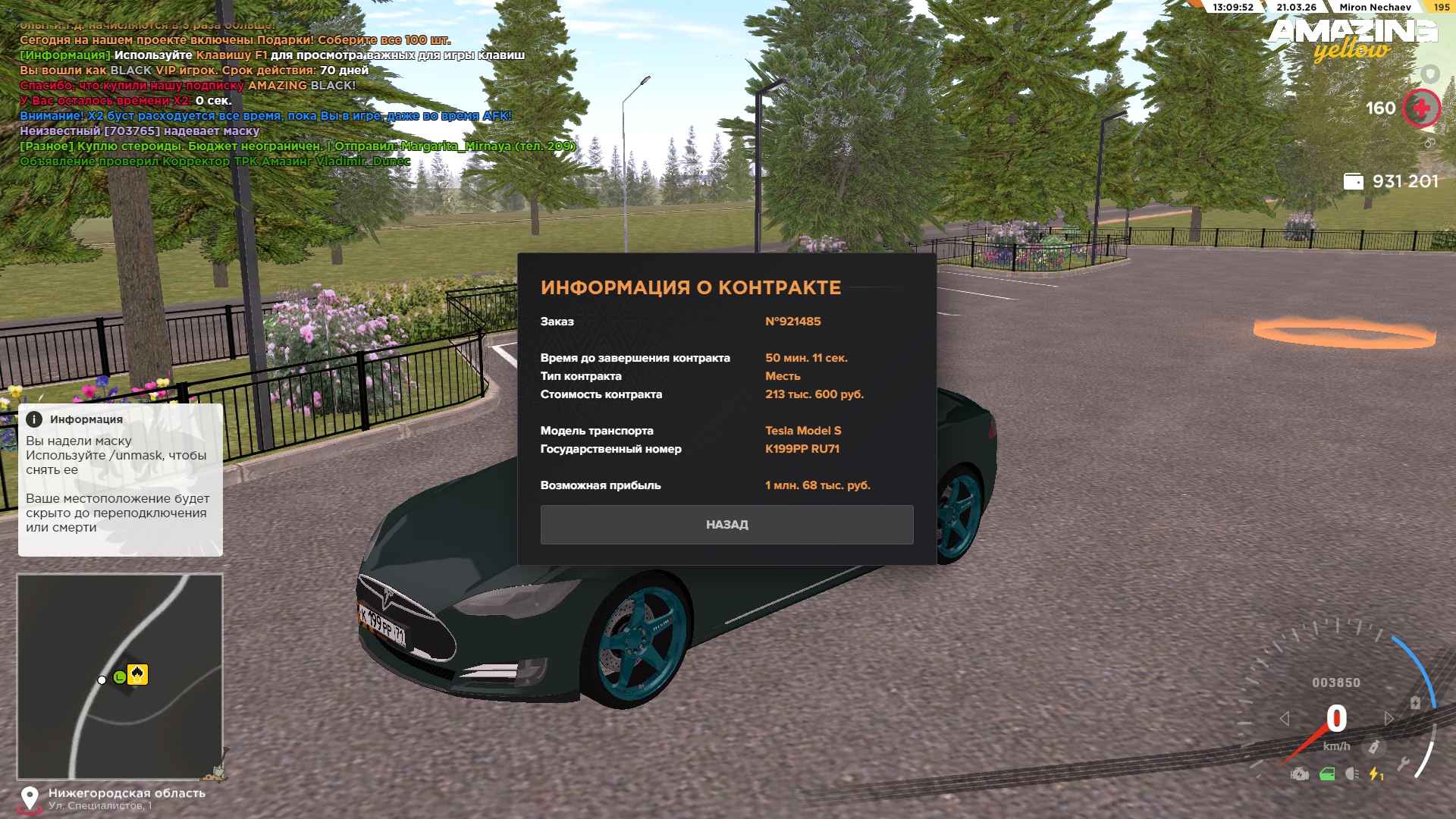Click the Информация notification panel
This screenshot has width=1456, height=819.
120,479
